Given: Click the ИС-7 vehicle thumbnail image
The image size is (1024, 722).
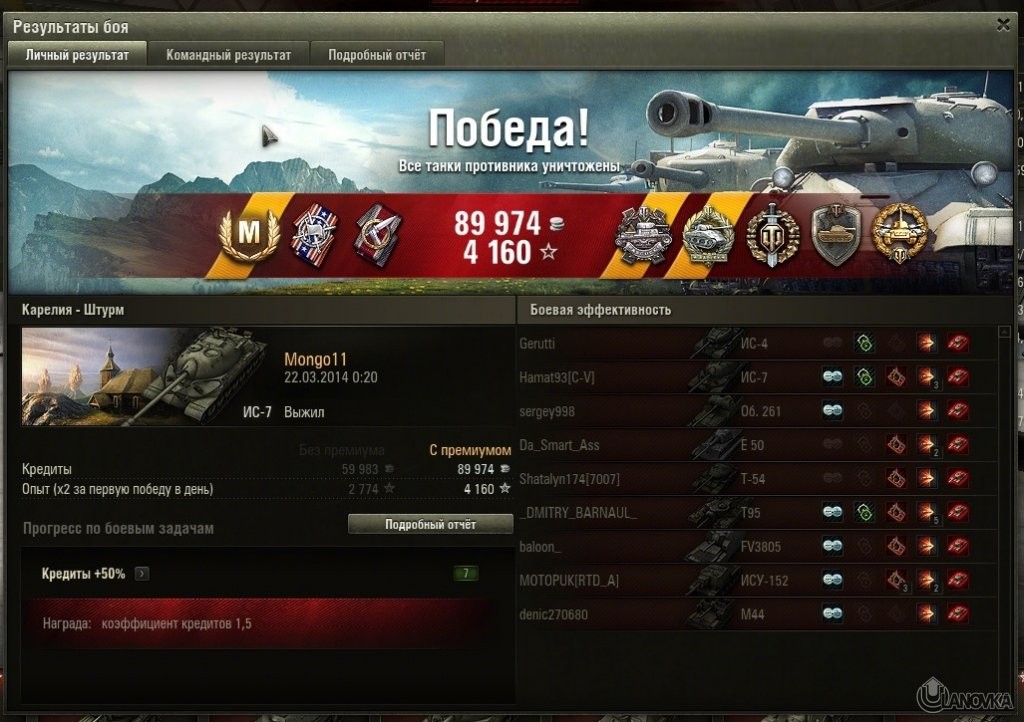Looking at the screenshot, I should (145, 376).
